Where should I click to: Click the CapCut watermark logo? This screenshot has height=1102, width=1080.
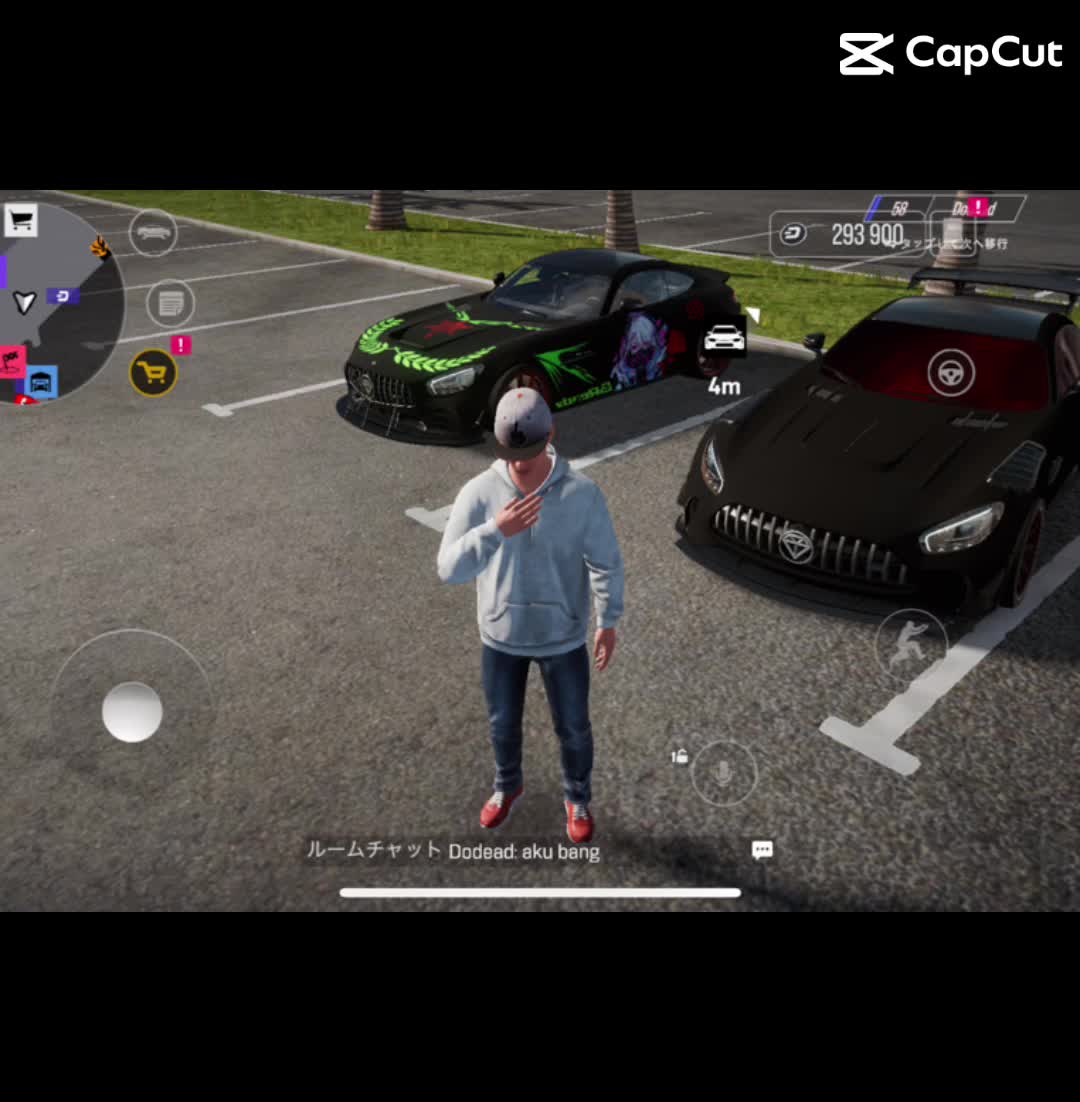[950, 54]
